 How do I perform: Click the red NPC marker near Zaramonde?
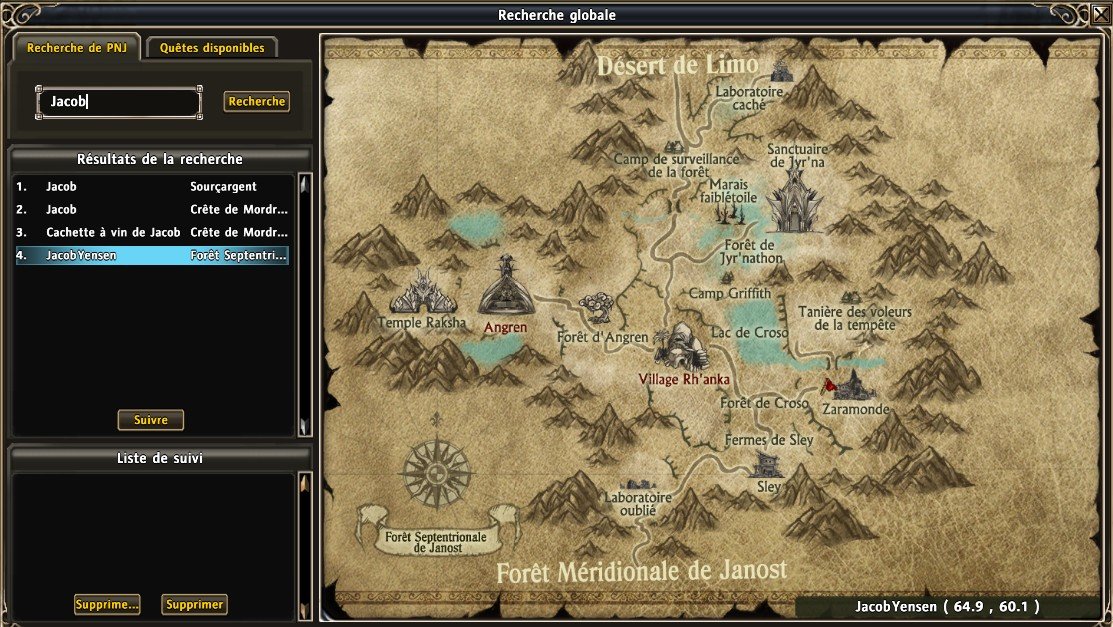(828, 385)
